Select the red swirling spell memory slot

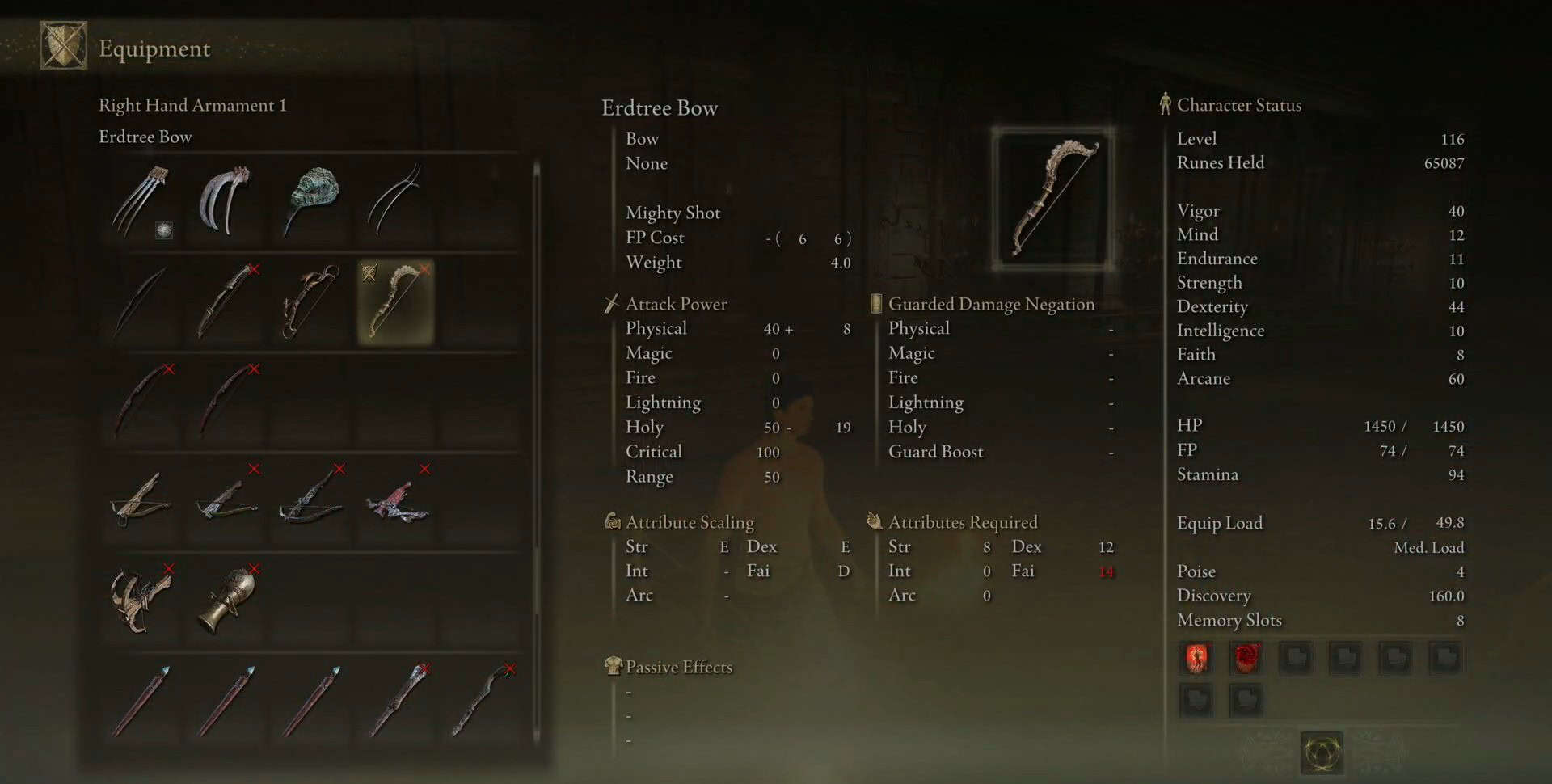coord(1246,658)
